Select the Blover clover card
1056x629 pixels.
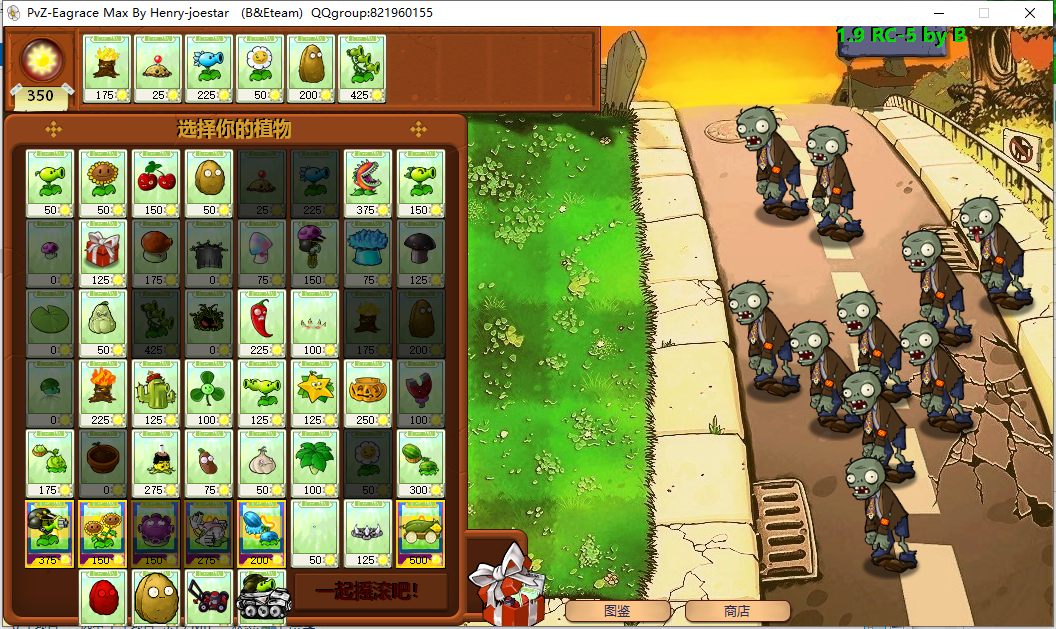pyautogui.click(x=209, y=393)
